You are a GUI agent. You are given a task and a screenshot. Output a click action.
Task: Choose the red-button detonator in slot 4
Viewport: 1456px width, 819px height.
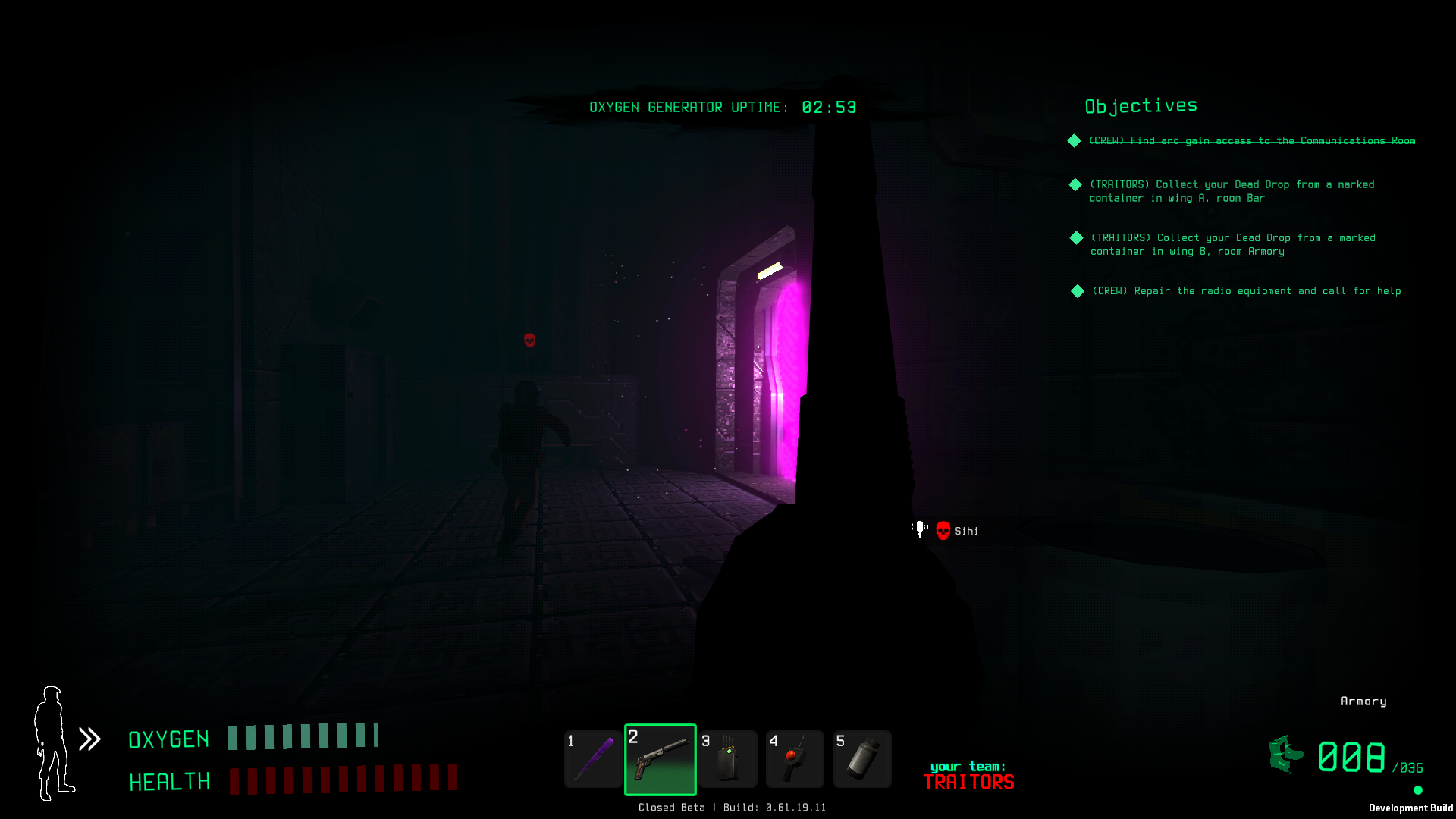[795, 759]
